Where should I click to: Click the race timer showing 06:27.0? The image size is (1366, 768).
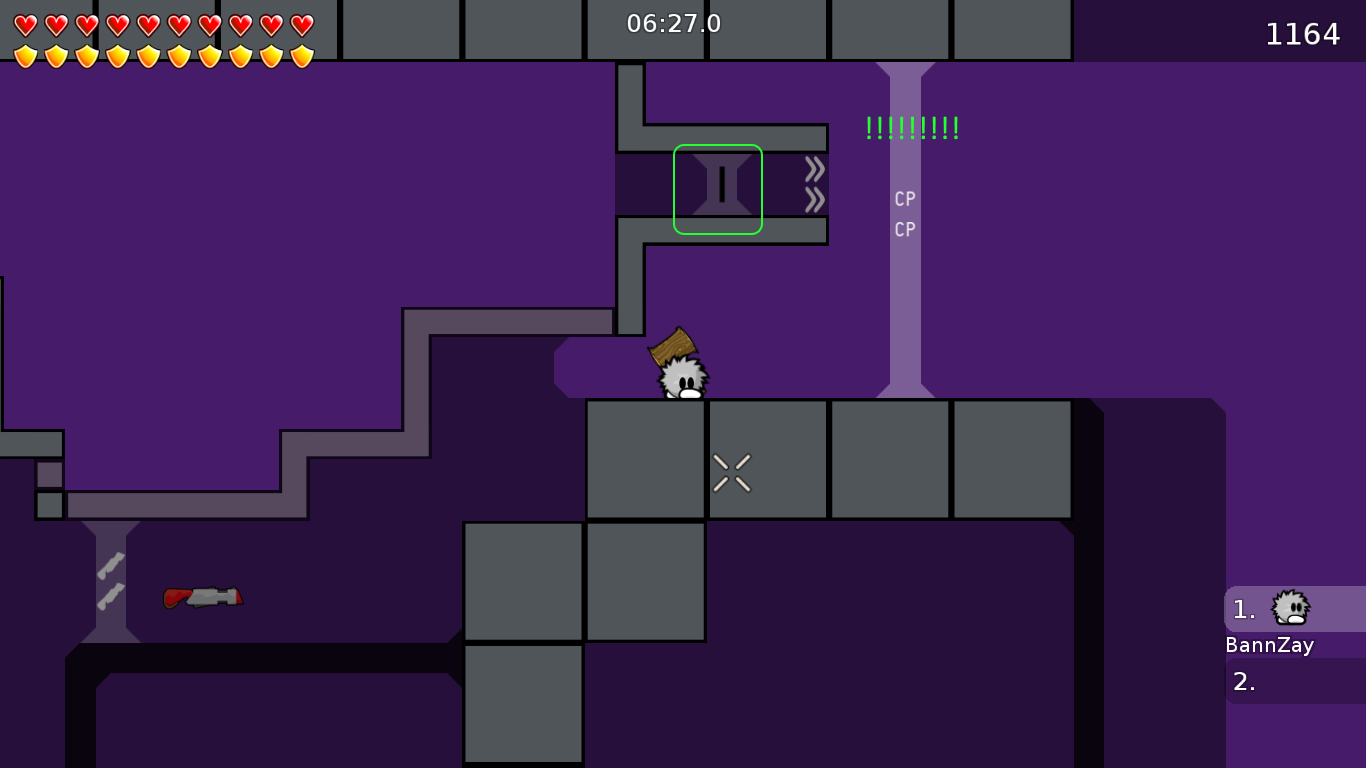671,24
